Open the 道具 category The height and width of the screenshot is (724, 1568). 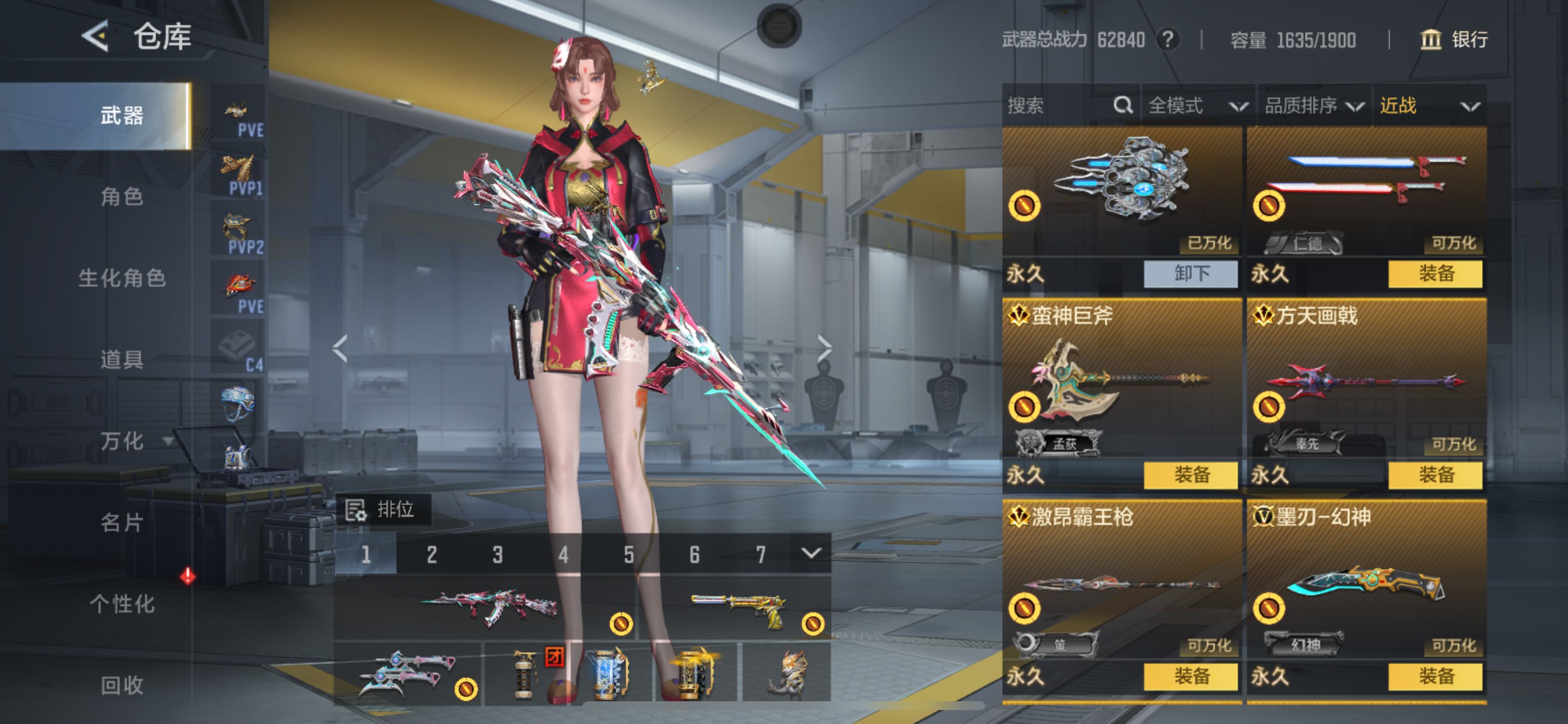coord(122,360)
